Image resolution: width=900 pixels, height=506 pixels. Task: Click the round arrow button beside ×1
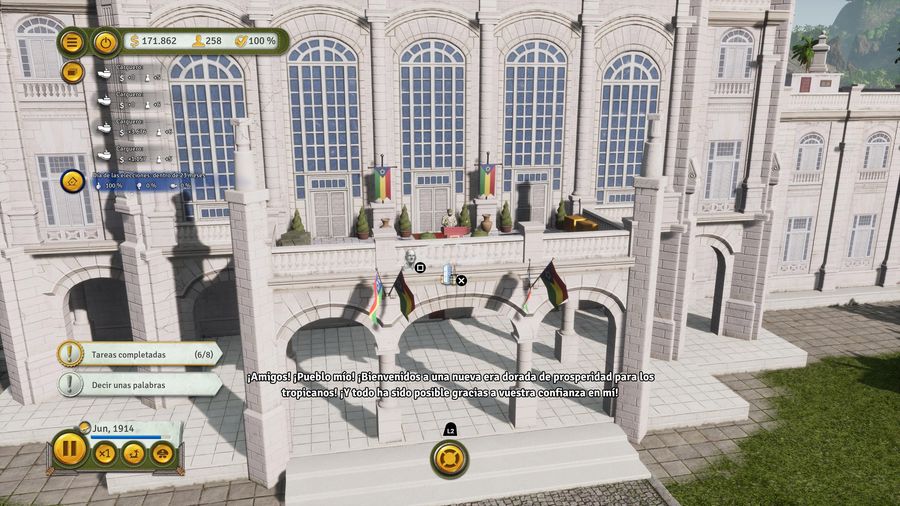pos(133,453)
